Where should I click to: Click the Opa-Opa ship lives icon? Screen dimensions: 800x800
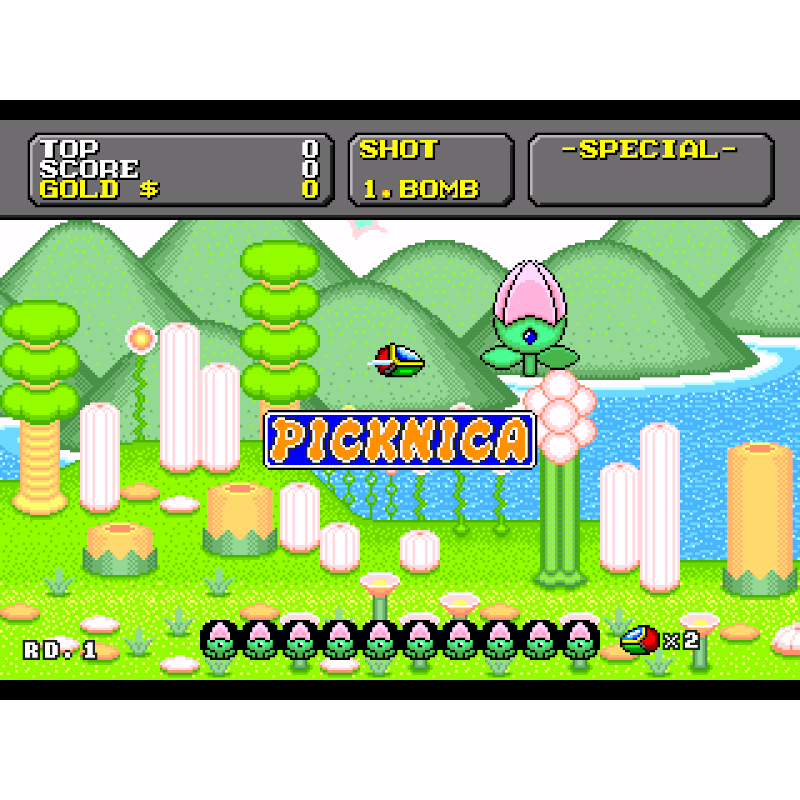pos(640,639)
